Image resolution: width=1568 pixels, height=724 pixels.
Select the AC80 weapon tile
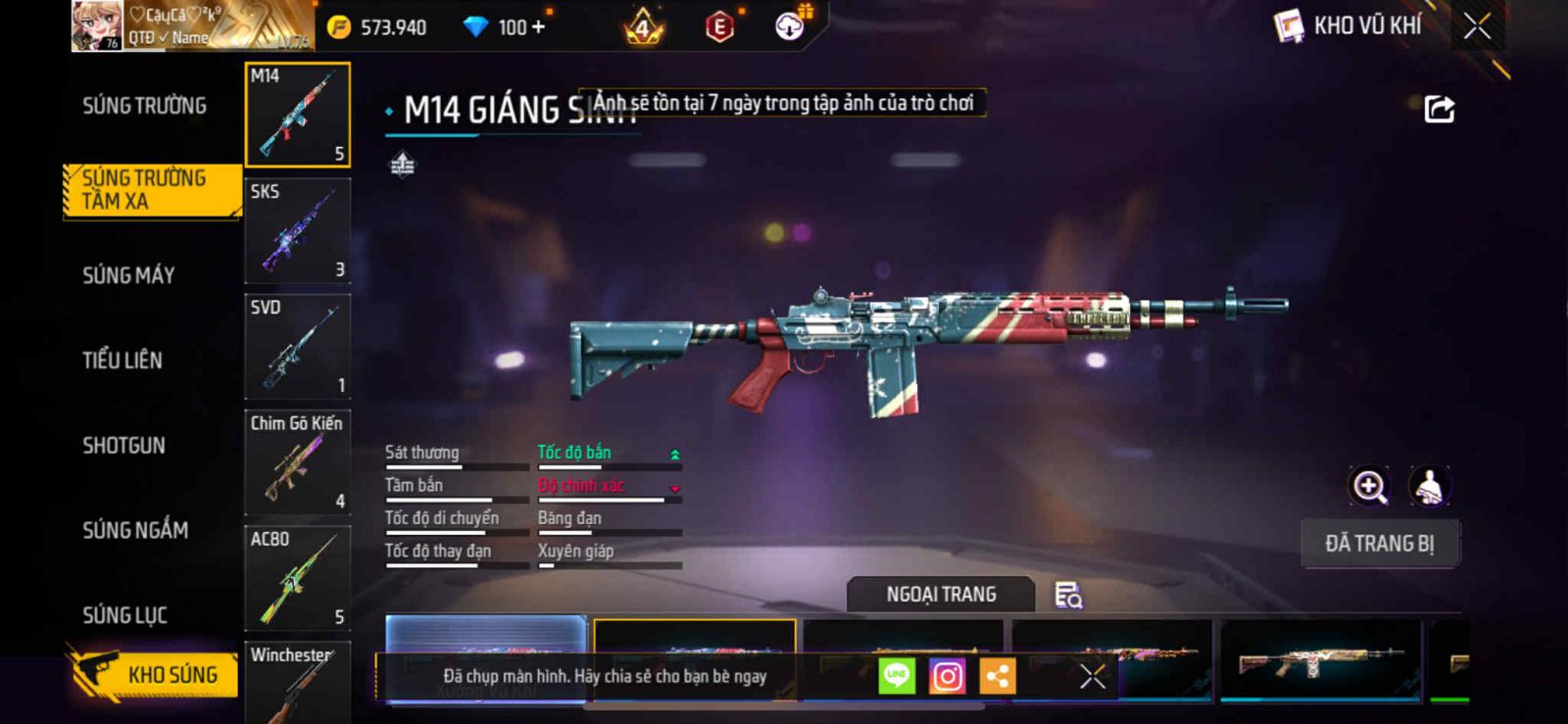[x=297, y=577]
